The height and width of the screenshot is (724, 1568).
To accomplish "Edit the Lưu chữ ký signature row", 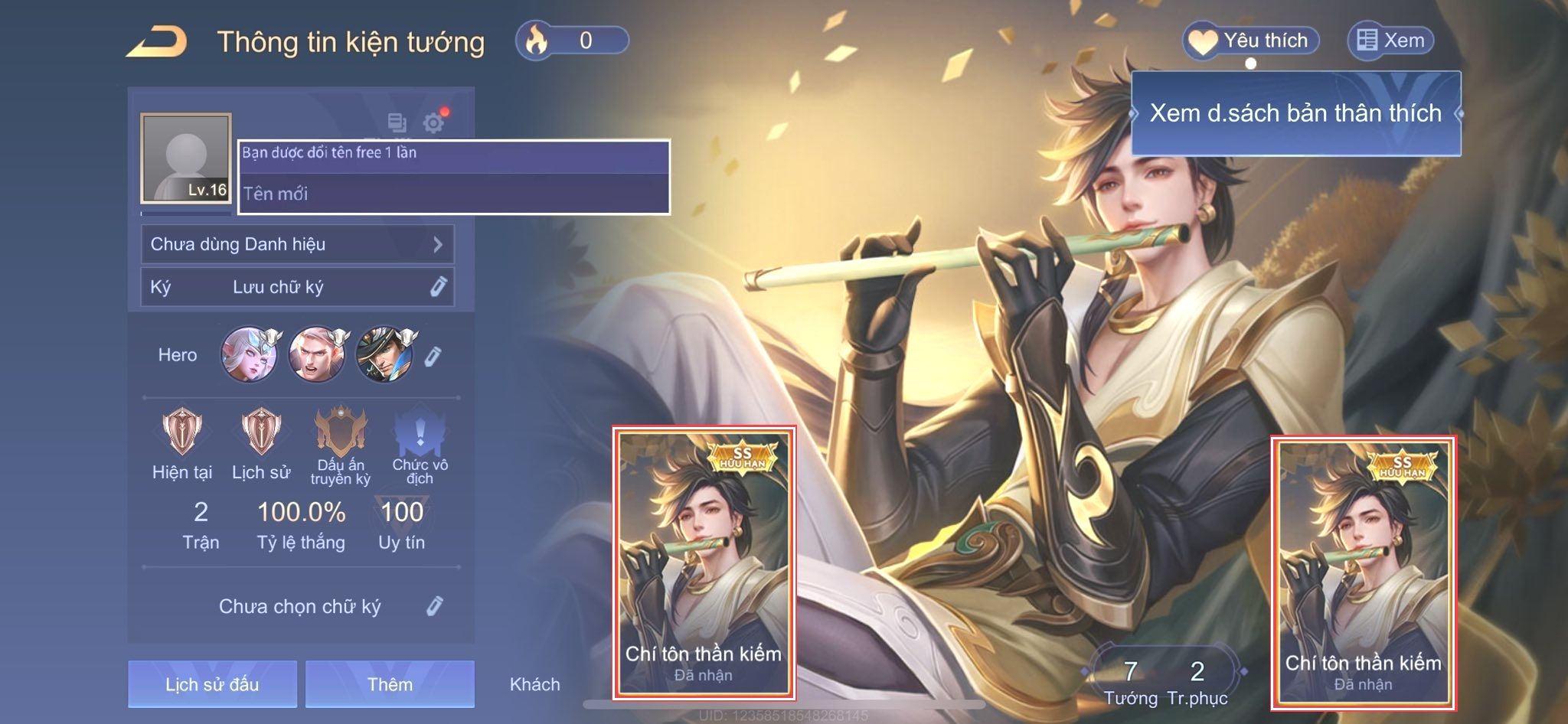I will (297, 287).
